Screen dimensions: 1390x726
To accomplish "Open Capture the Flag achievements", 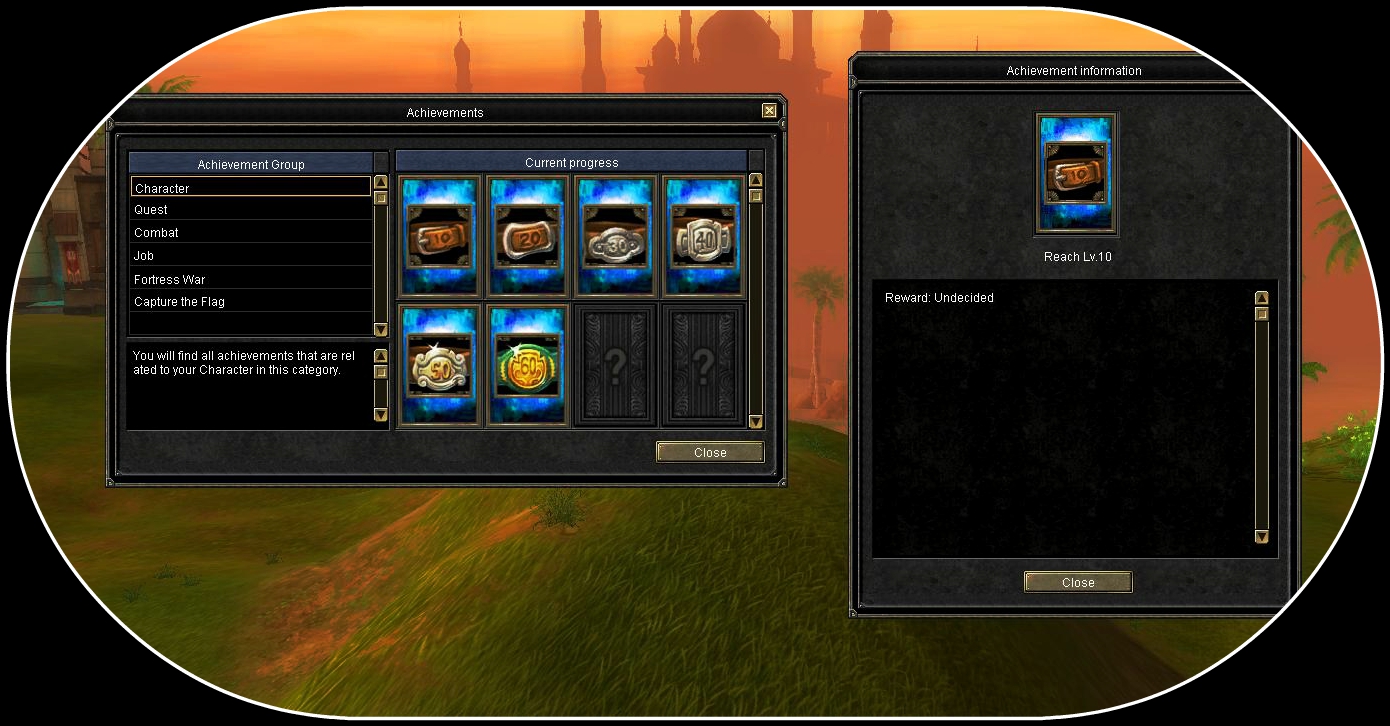I will tap(250, 302).
